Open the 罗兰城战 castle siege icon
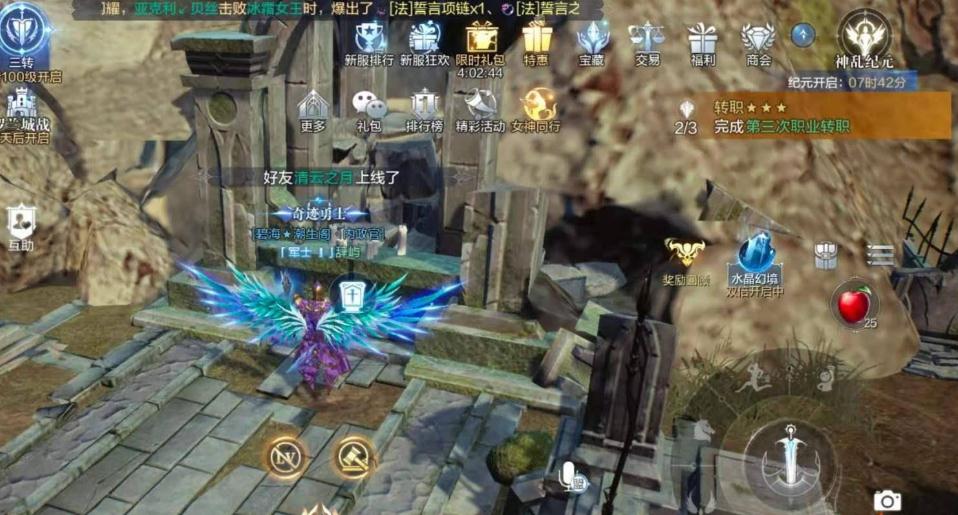The height and width of the screenshot is (515, 958). [22, 107]
